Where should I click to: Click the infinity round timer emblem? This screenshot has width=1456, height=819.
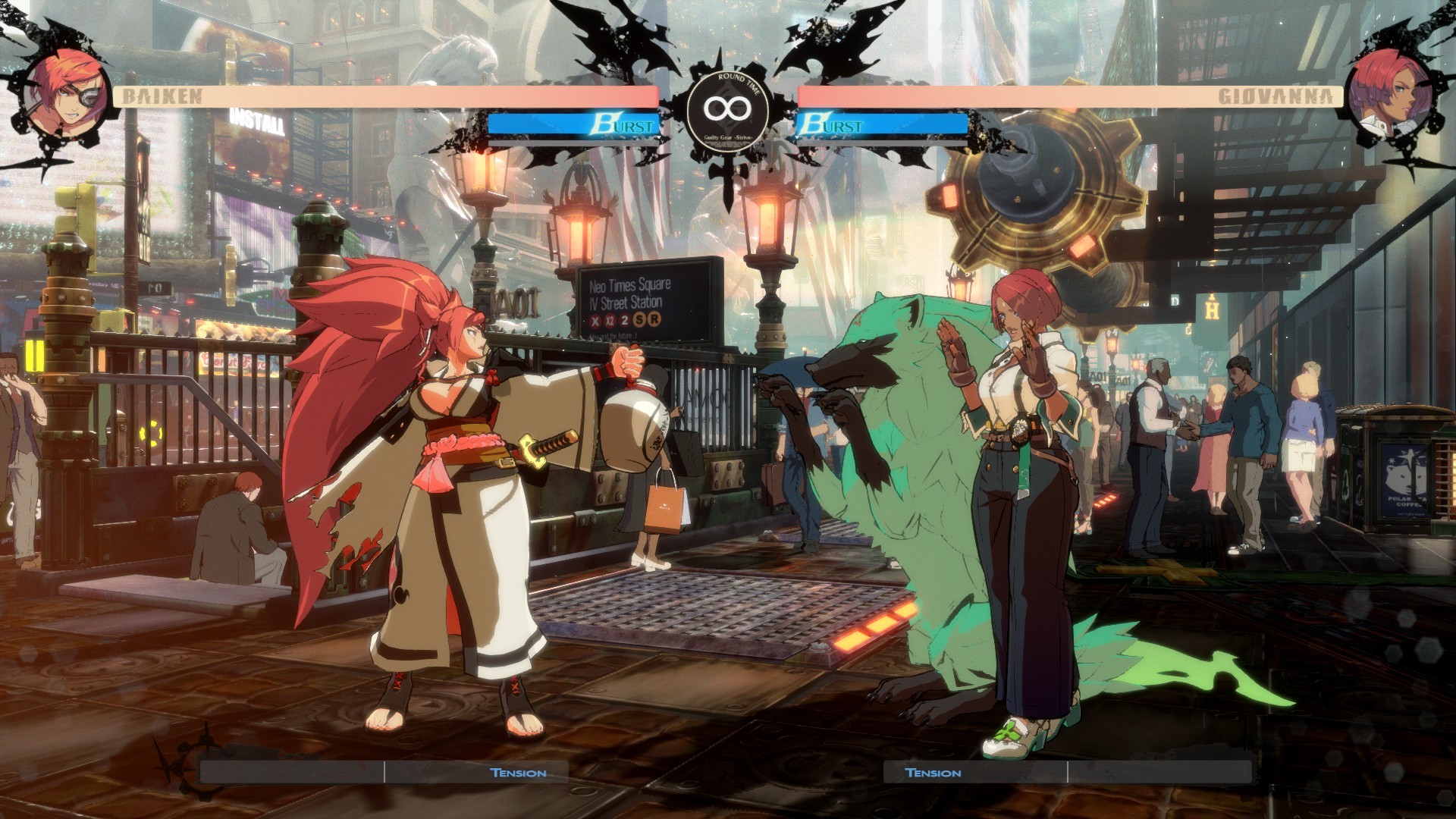(x=728, y=108)
